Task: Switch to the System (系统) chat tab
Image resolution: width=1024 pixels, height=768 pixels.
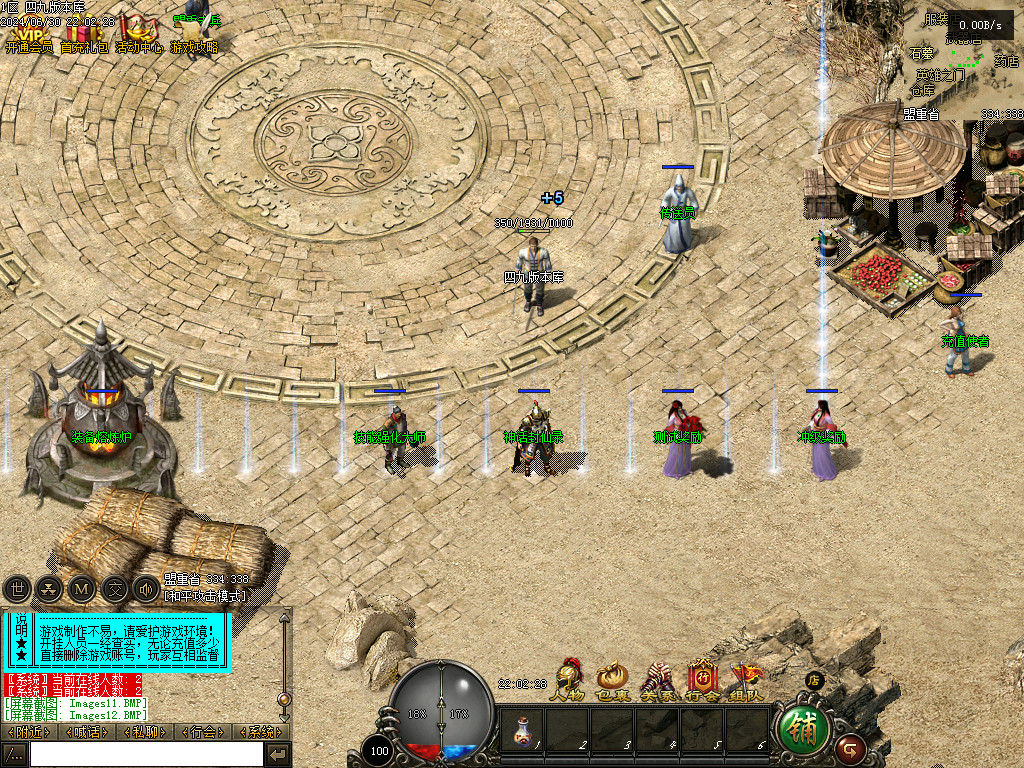Action: (260, 732)
